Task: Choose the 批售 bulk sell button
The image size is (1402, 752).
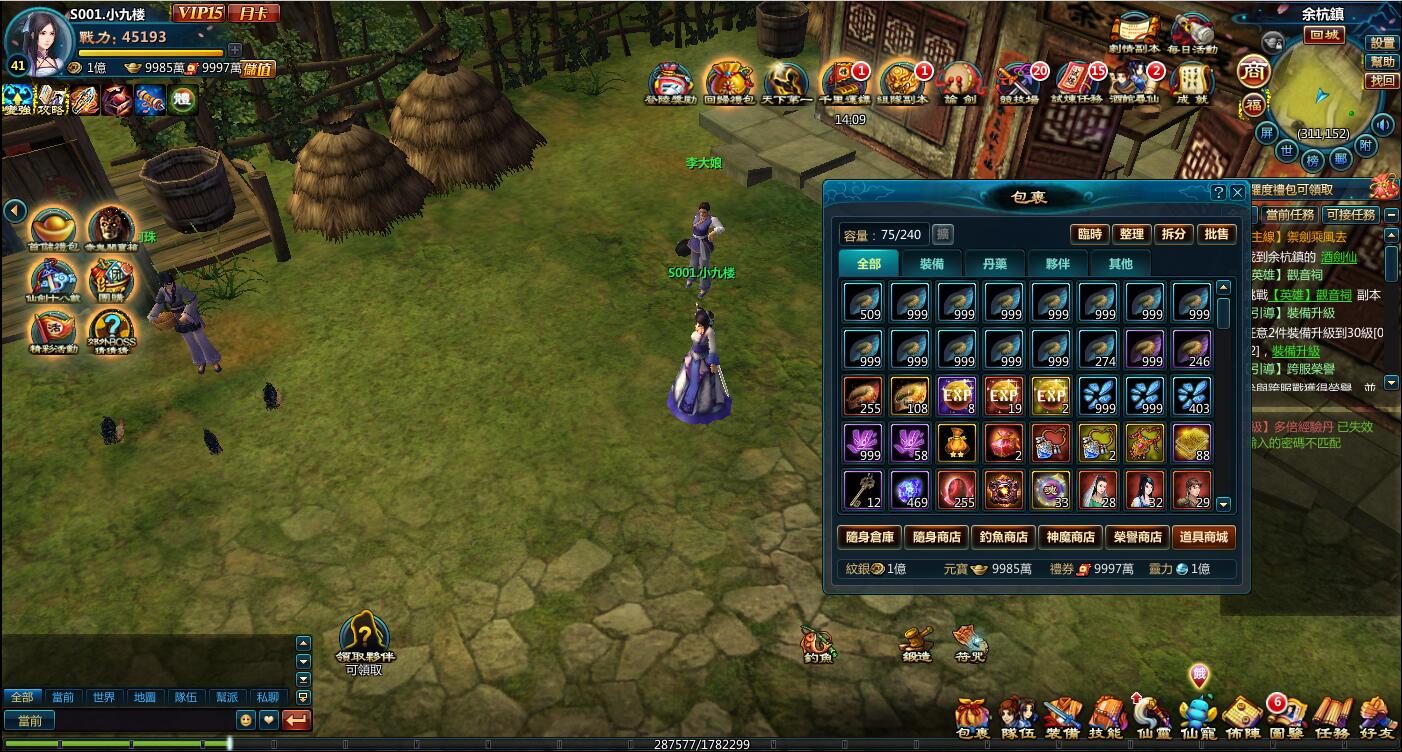Action: coord(1216,234)
